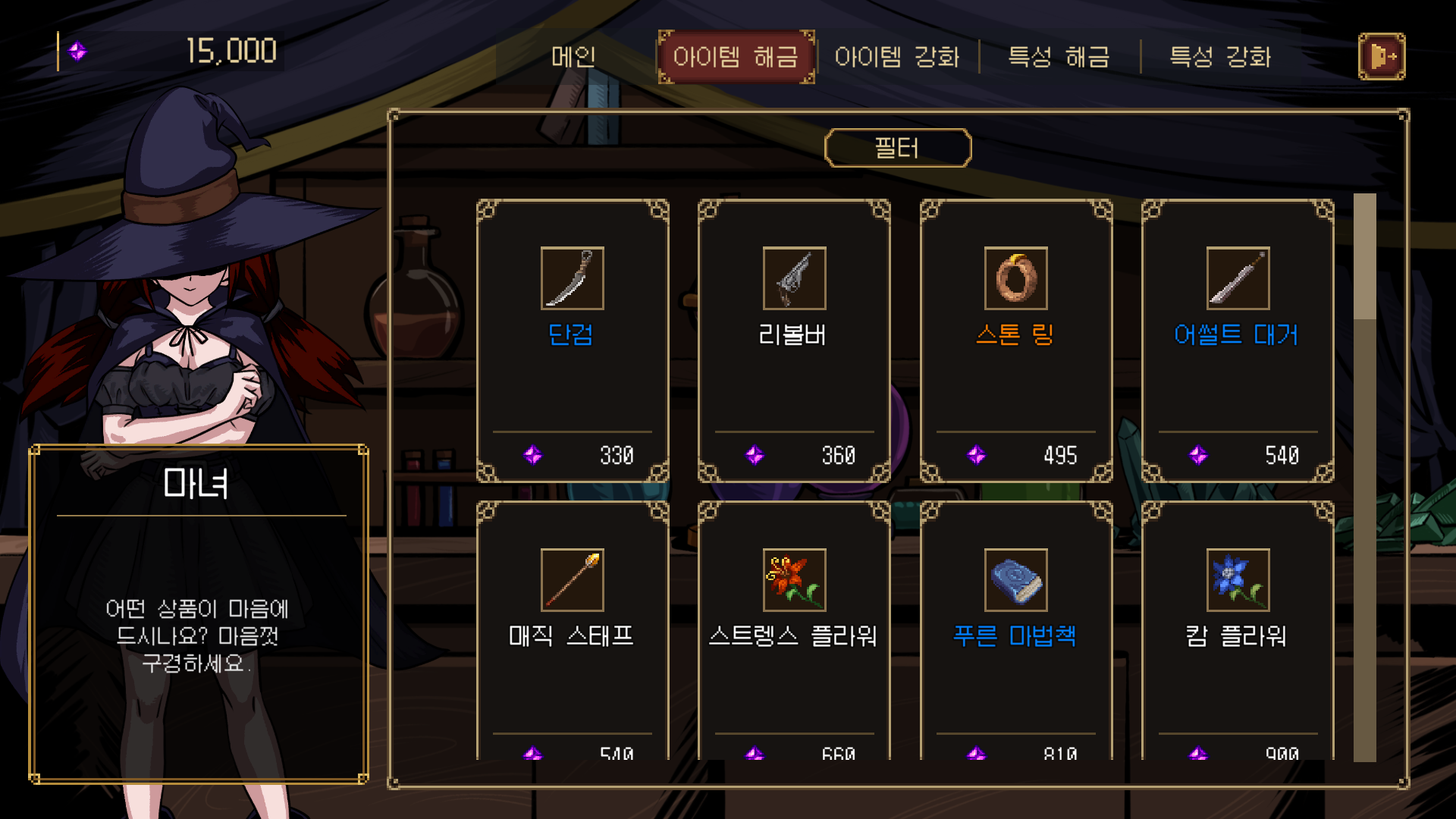Select the stone ring icon on 스톤 링
The height and width of the screenshot is (819, 1456).
tap(1015, 278)
